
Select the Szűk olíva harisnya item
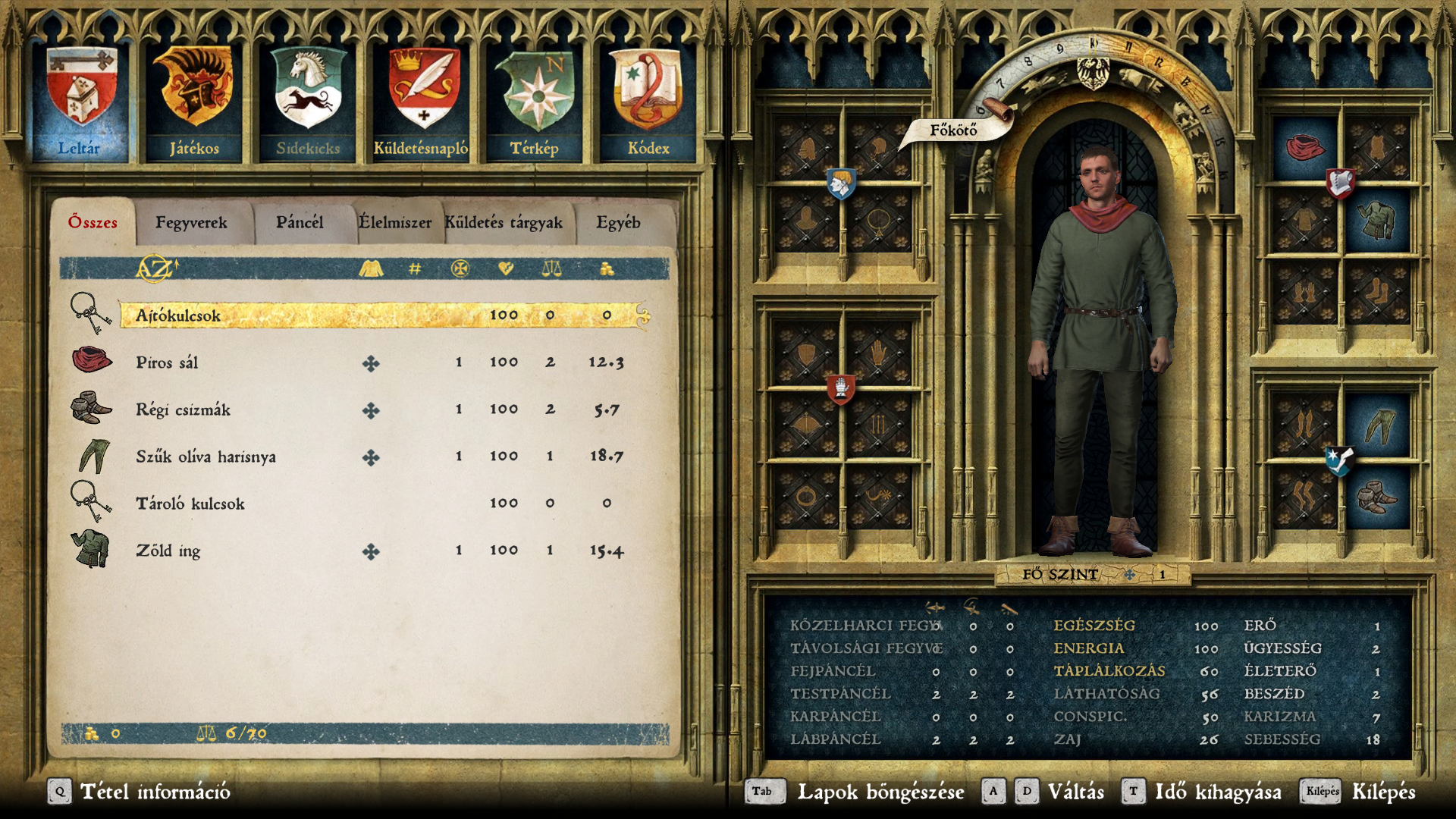206,457
